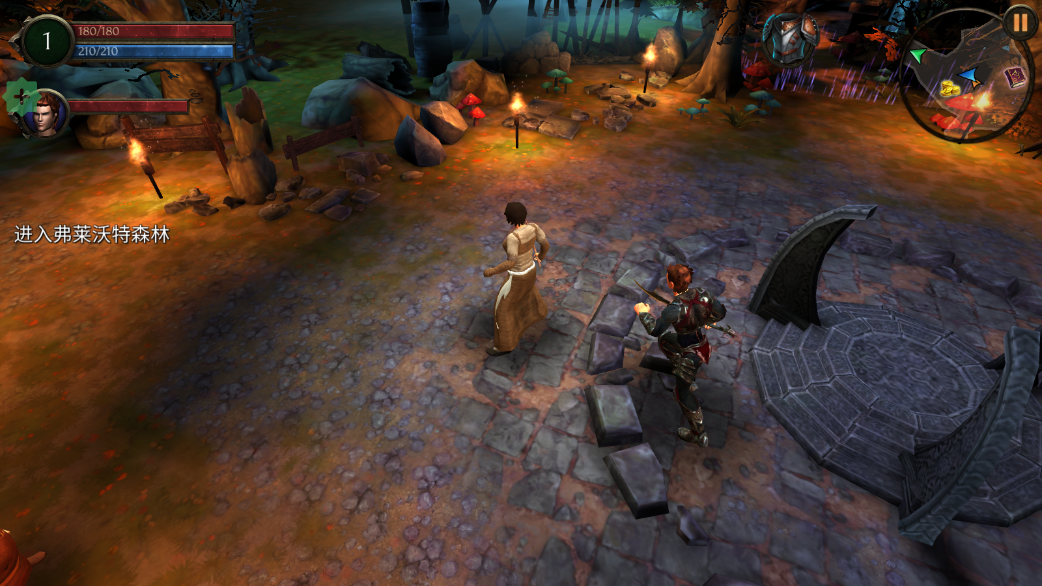
Task: Select the green arrow marker on minimap
Action: click(x=917, y=54)
